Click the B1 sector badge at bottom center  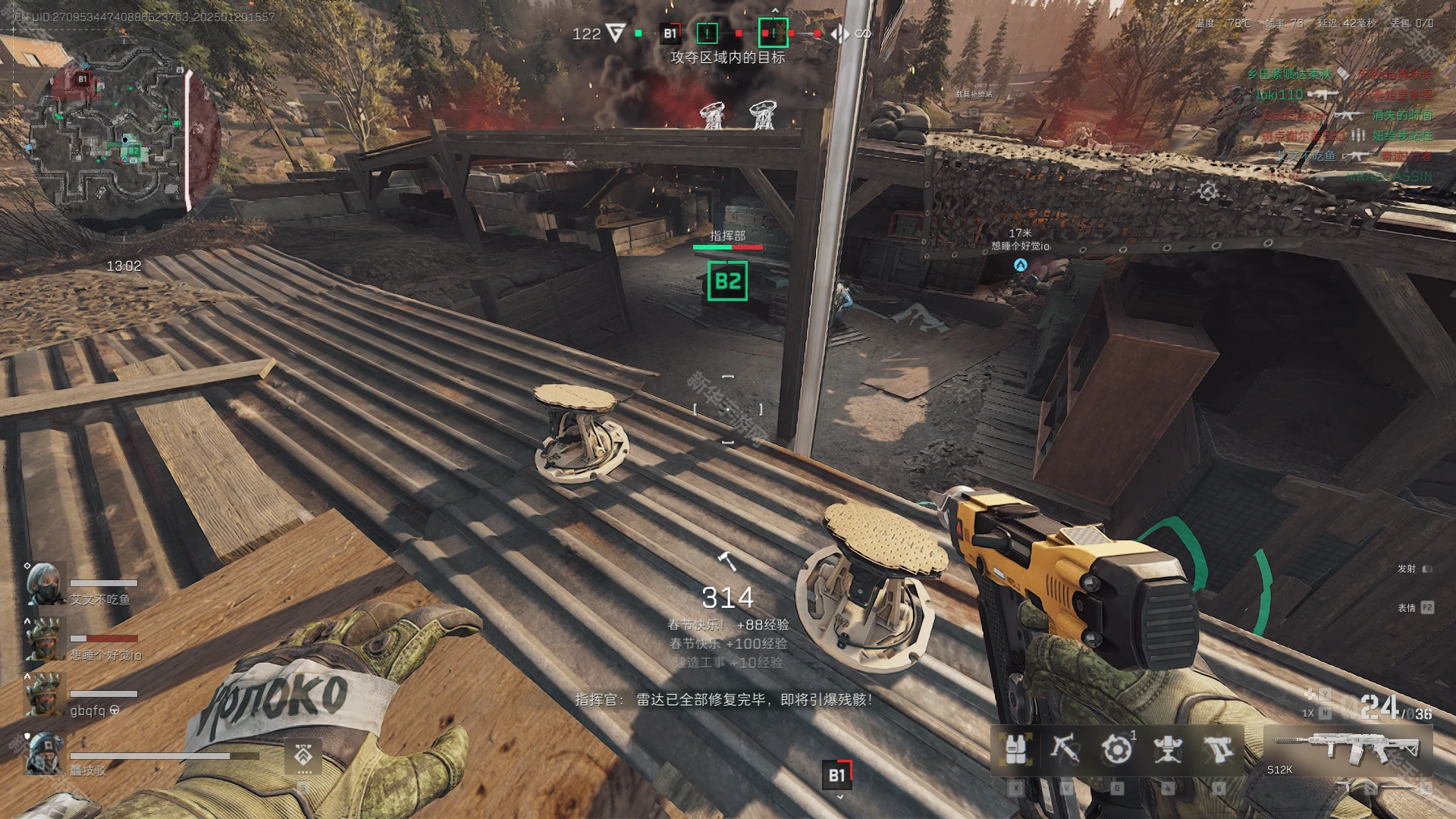pos(837,775)
